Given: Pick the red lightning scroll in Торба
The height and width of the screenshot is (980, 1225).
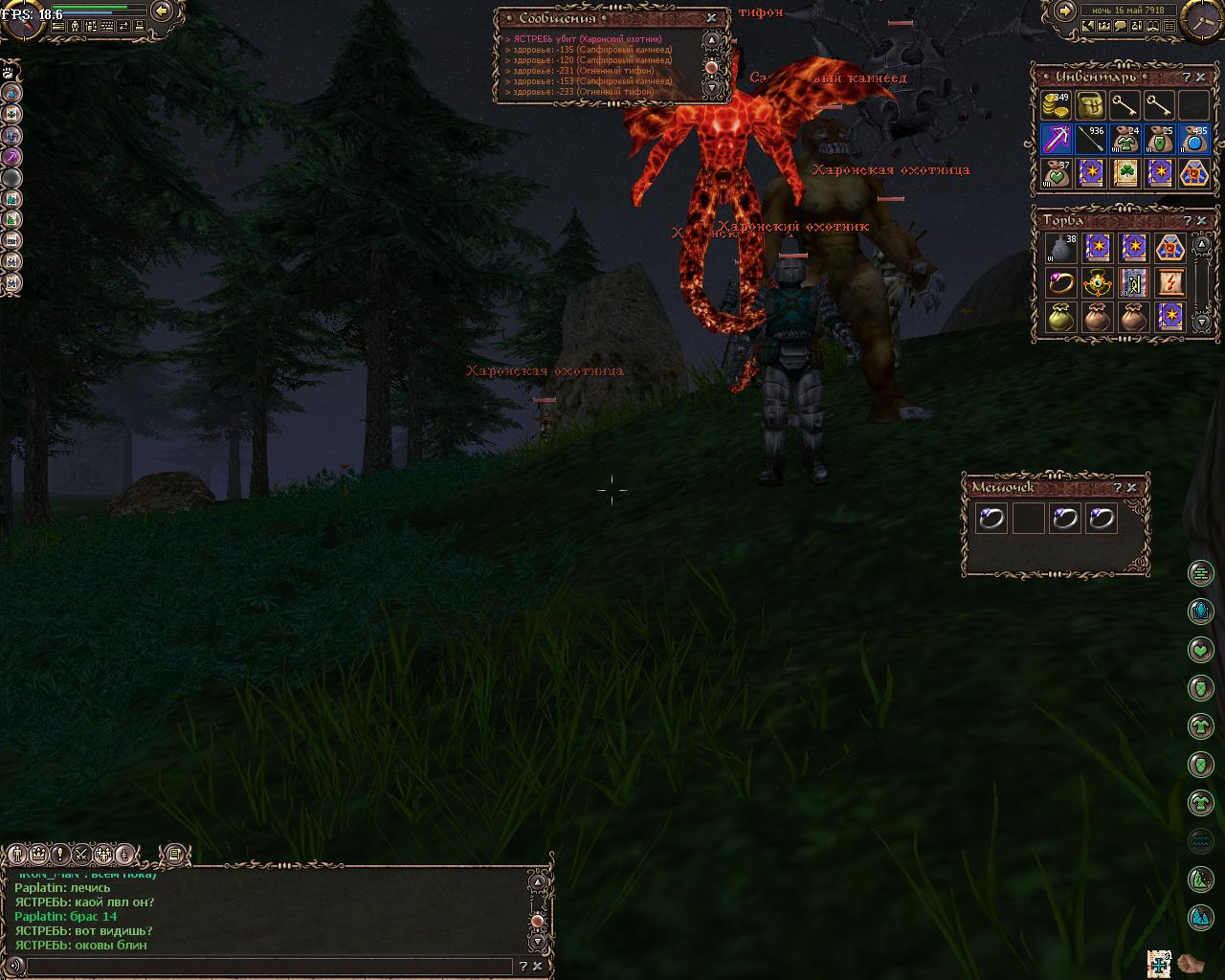Looking at the screenshot, I should coord(1169,282).
